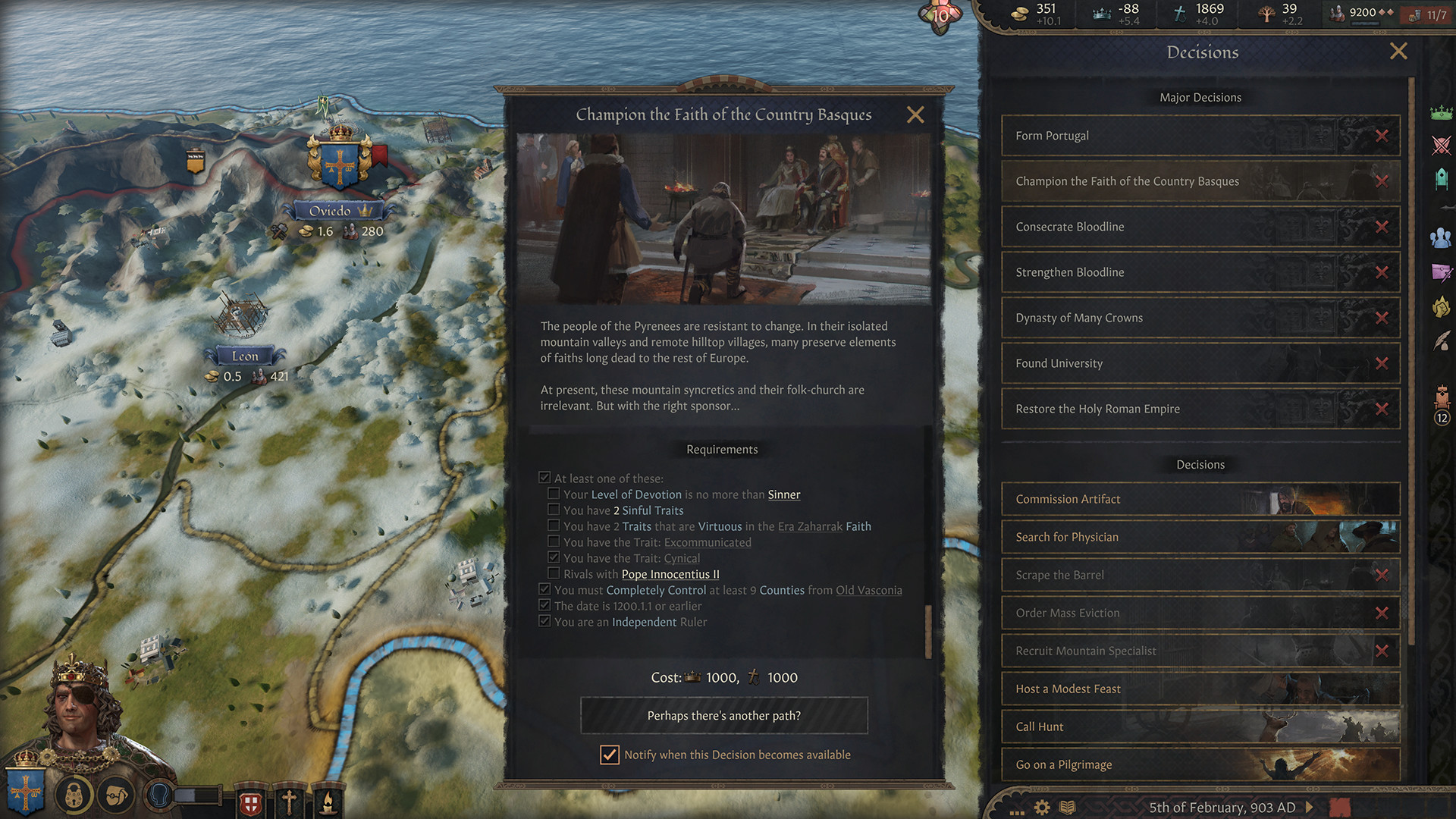Click the green crown icon atop the sidebar
The height and width of the screenshot is (819, 1456).
tap(1440, 112)
